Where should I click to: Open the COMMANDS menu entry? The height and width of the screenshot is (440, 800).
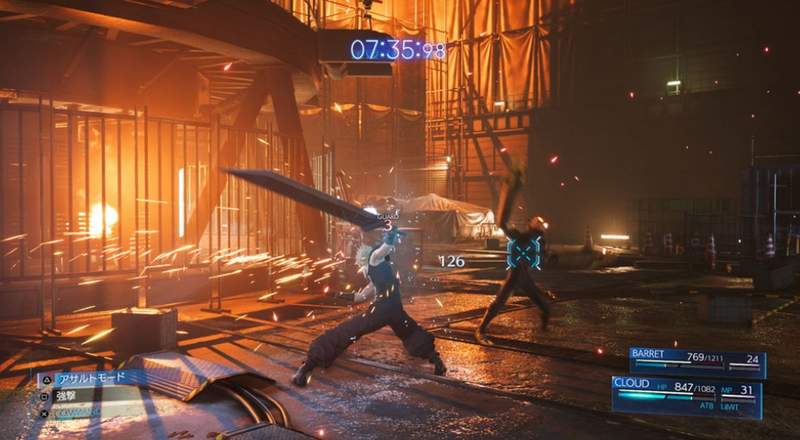tap(82, 410)
